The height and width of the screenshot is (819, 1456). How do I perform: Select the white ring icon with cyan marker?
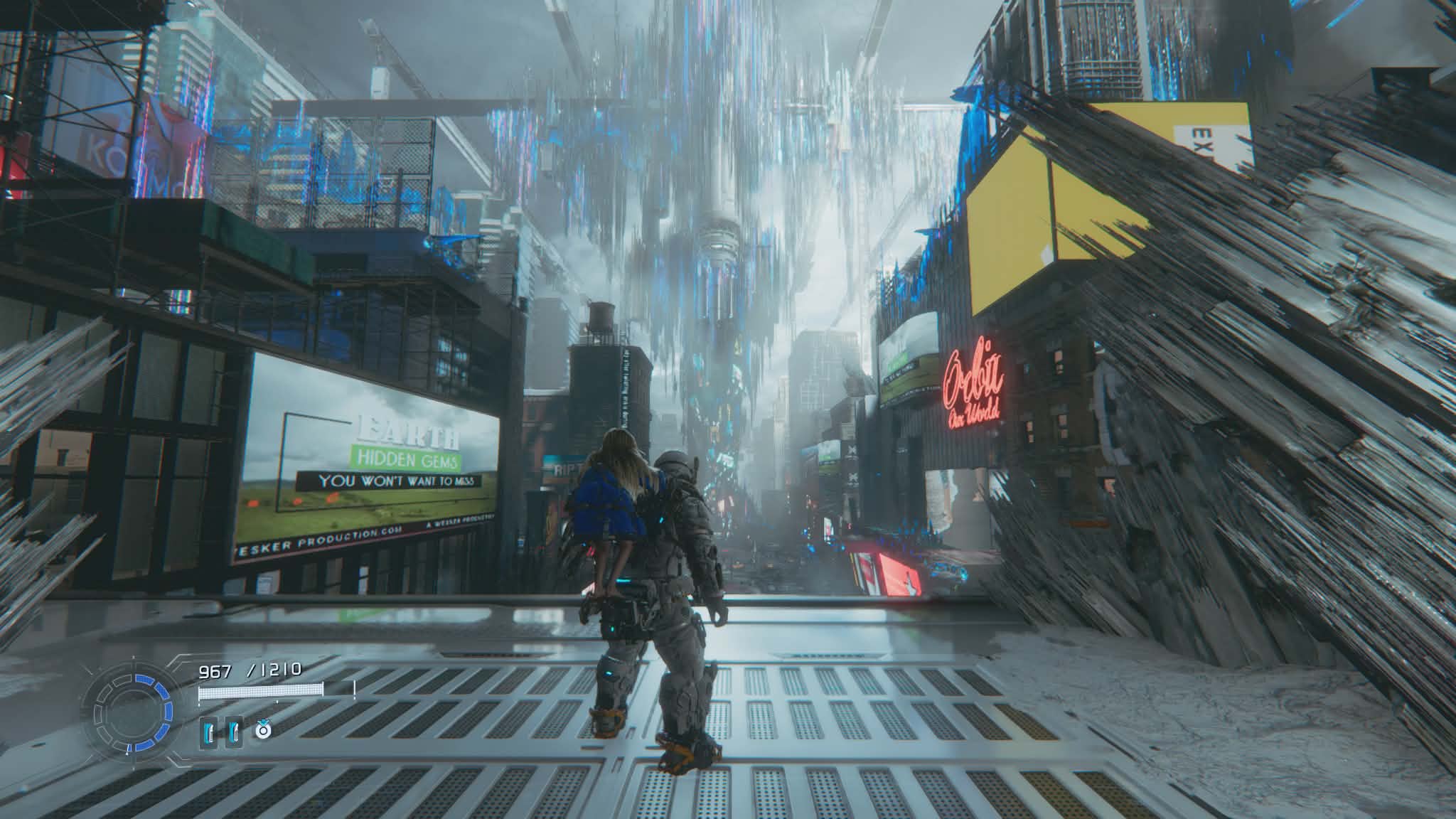(x=263, y=729)
